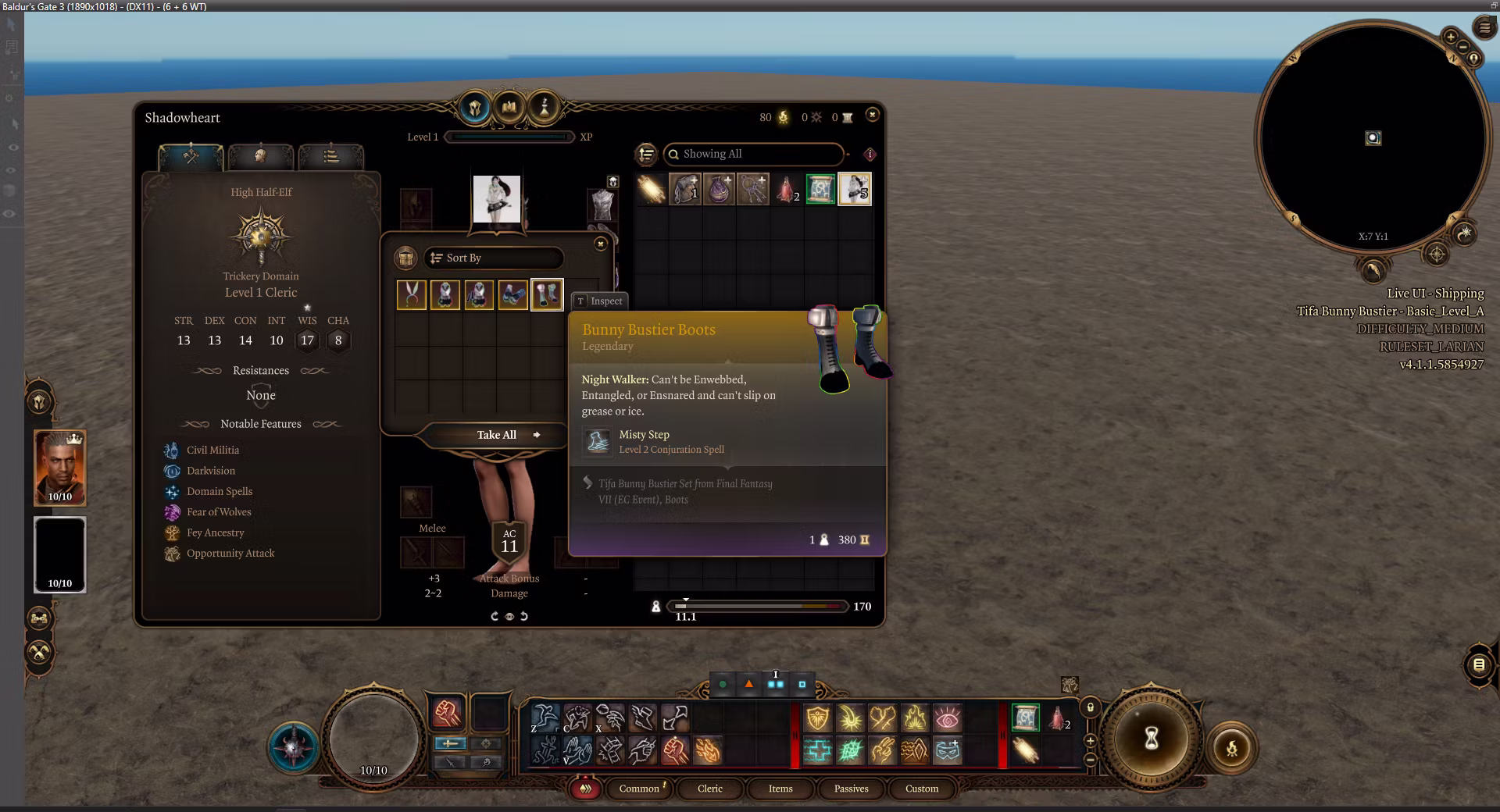Select the bunny bustier gloves item
Image resolution: width=1500 pixels, height=812 pixels.
tap(513, 295)
